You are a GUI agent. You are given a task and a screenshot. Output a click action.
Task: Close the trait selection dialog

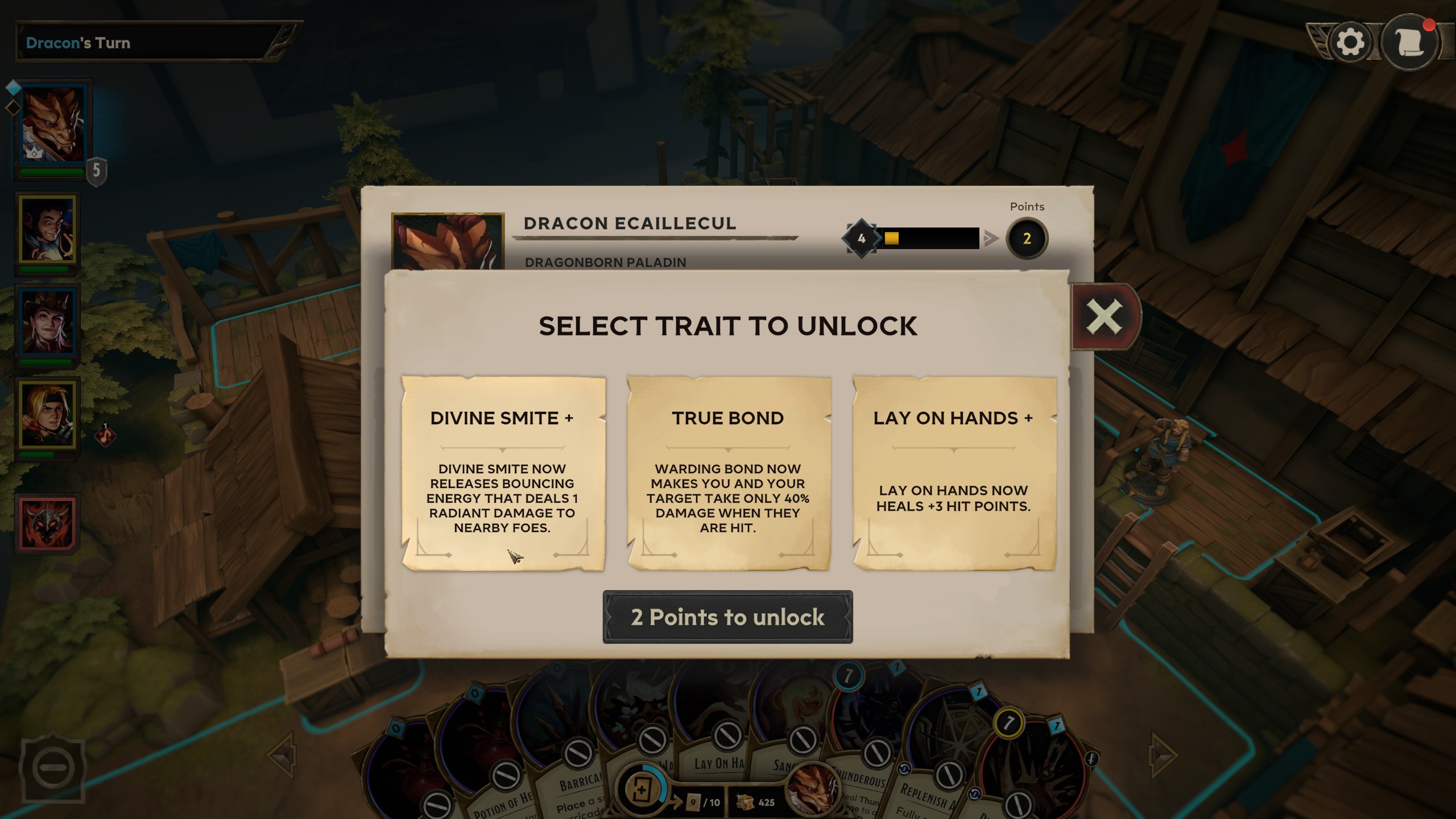[1104, 316]
